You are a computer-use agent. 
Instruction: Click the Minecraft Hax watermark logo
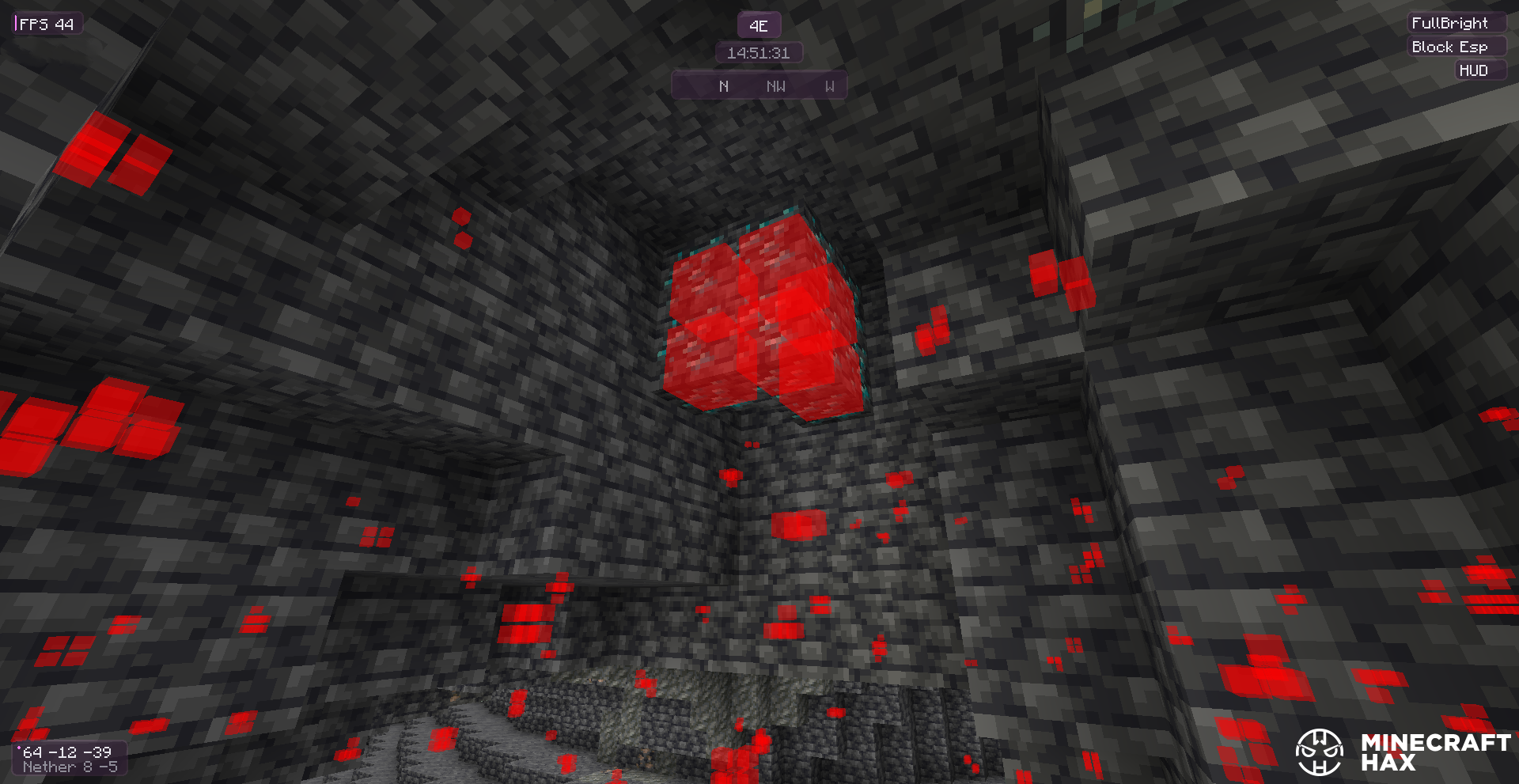(x=1403, y=752)
